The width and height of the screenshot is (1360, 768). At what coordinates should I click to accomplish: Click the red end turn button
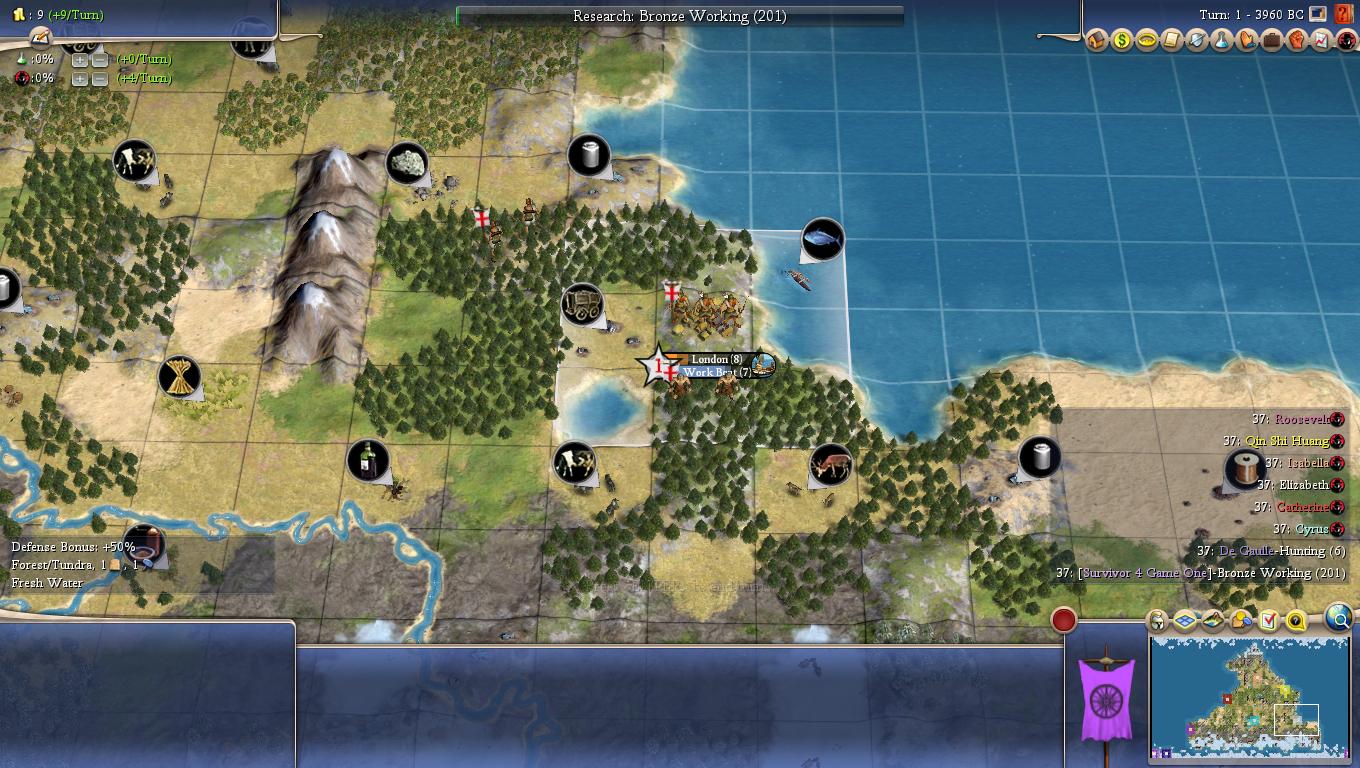pos(1064,621)
